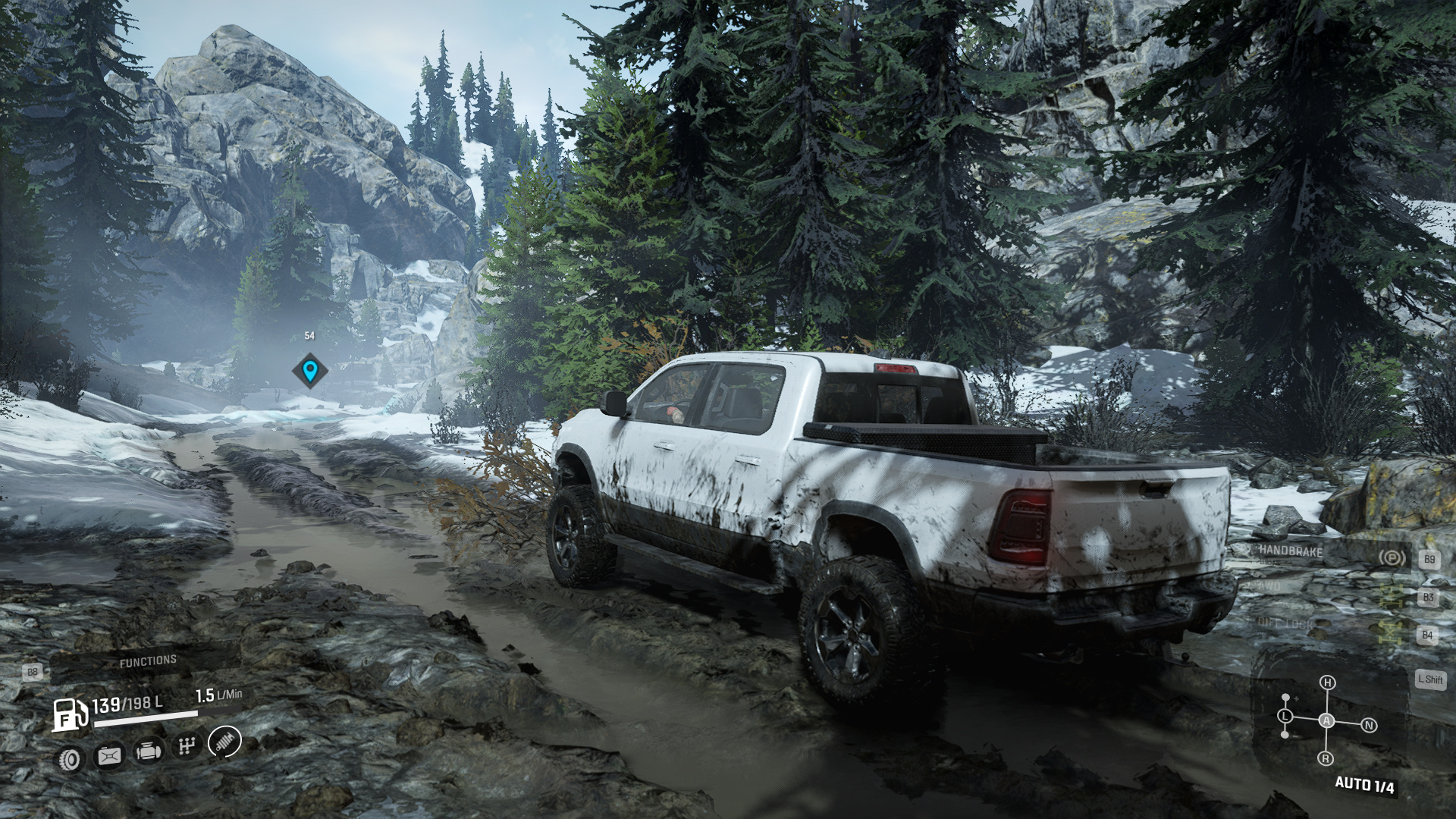Shift into Low gear (L)
The image size is (1456, 819).
1285,716
